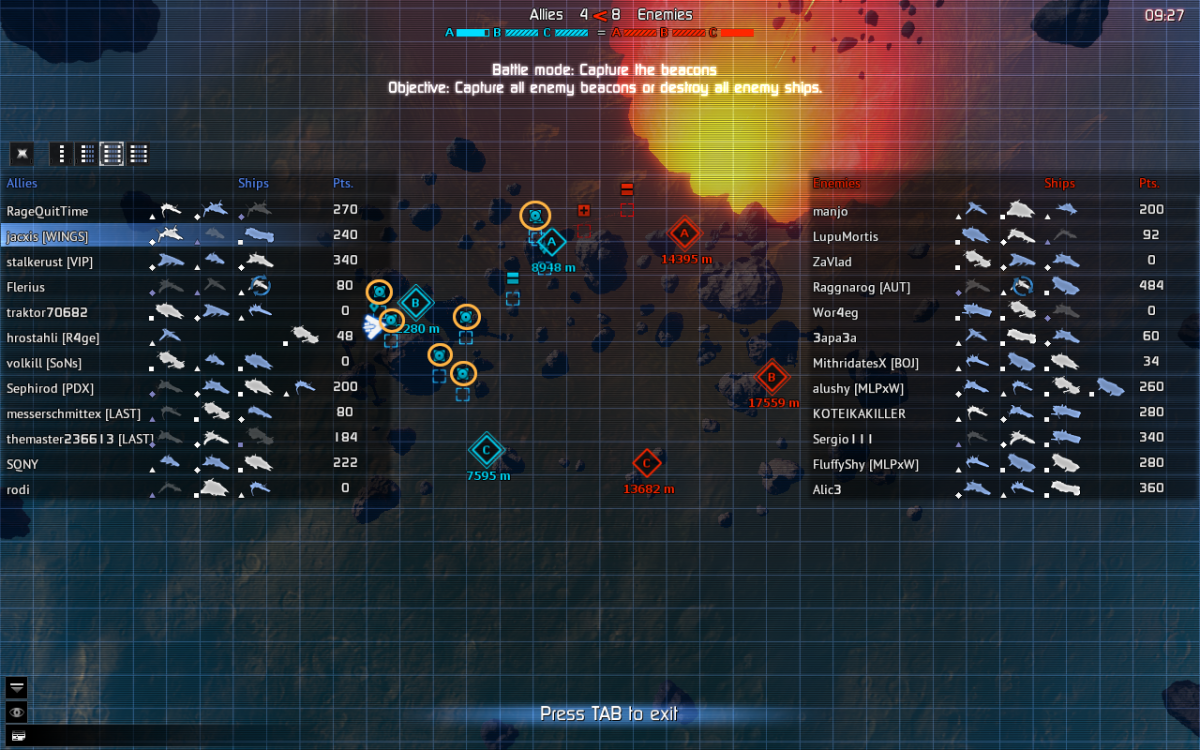The height and width of the screenshot is (750, 1200).
Task: Select the enemy beacon B marker
Action: 771,377
